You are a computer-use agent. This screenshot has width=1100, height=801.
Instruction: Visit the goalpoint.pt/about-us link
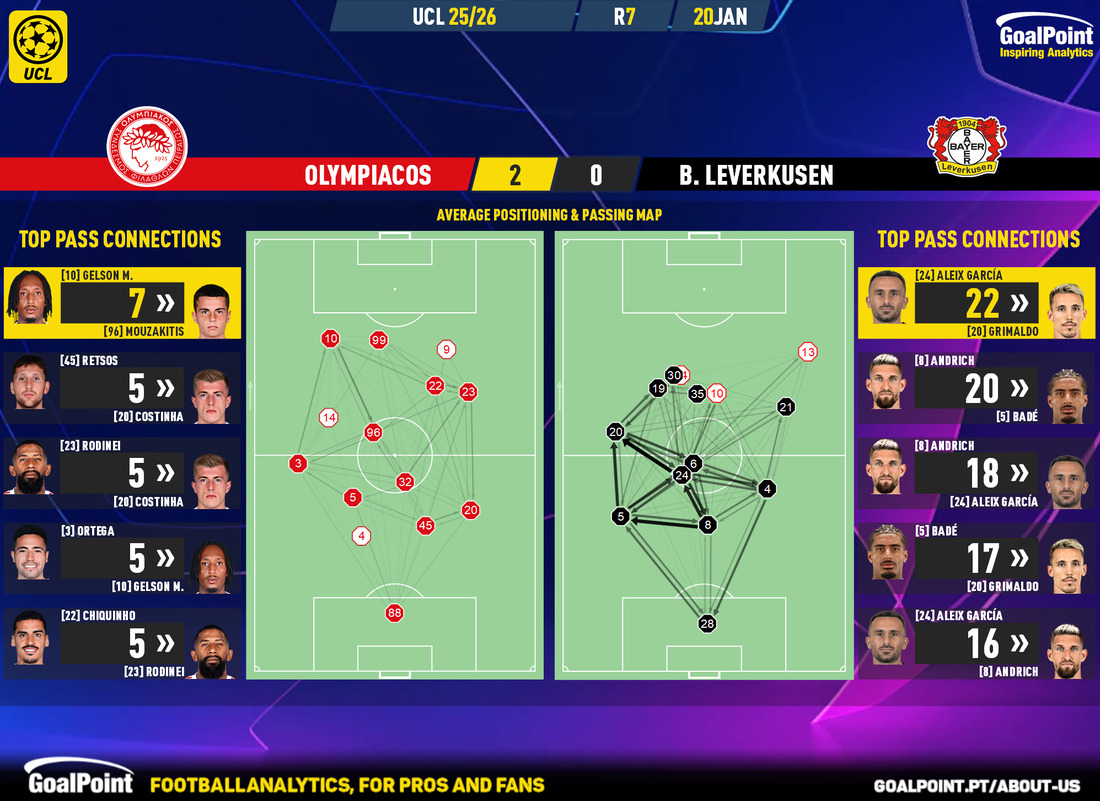[983, 785]
